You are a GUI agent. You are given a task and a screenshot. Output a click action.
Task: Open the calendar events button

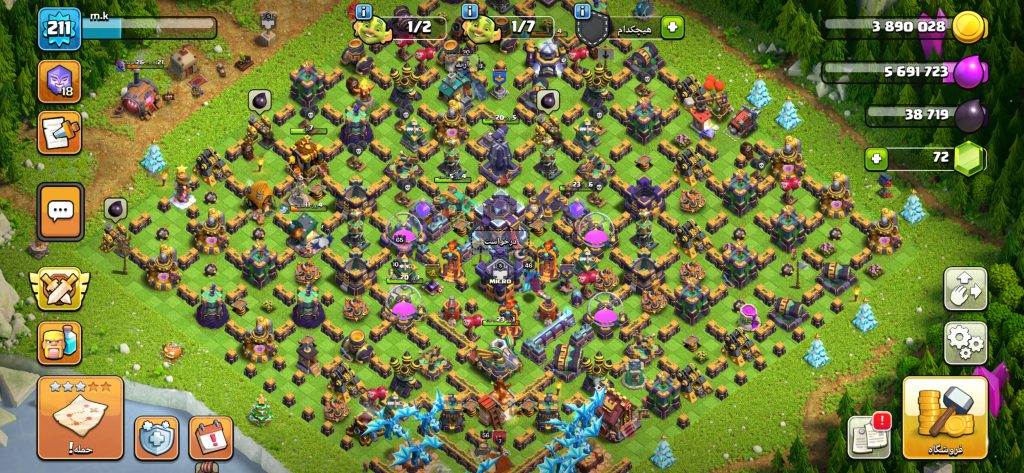pos(210,437)
